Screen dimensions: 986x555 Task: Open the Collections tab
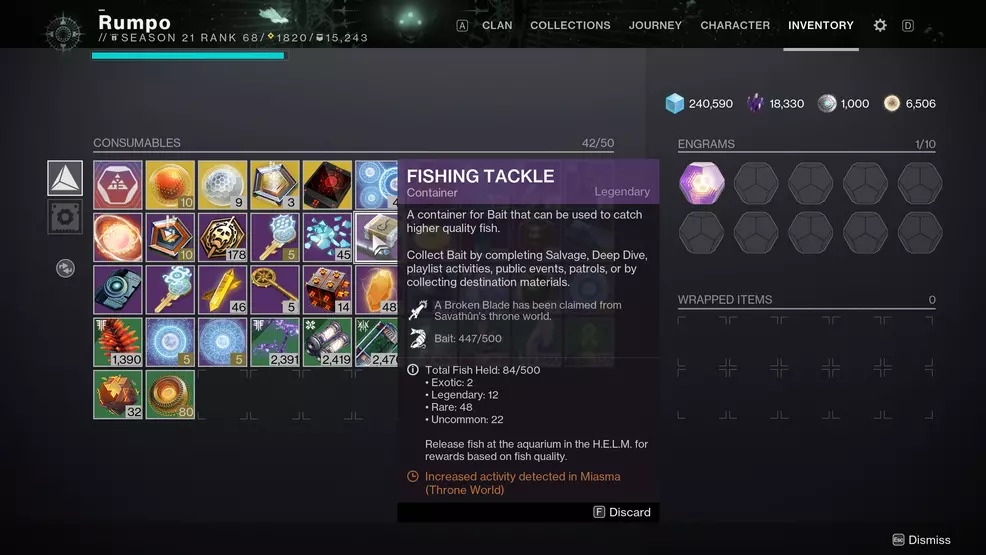tap(570, 25)
